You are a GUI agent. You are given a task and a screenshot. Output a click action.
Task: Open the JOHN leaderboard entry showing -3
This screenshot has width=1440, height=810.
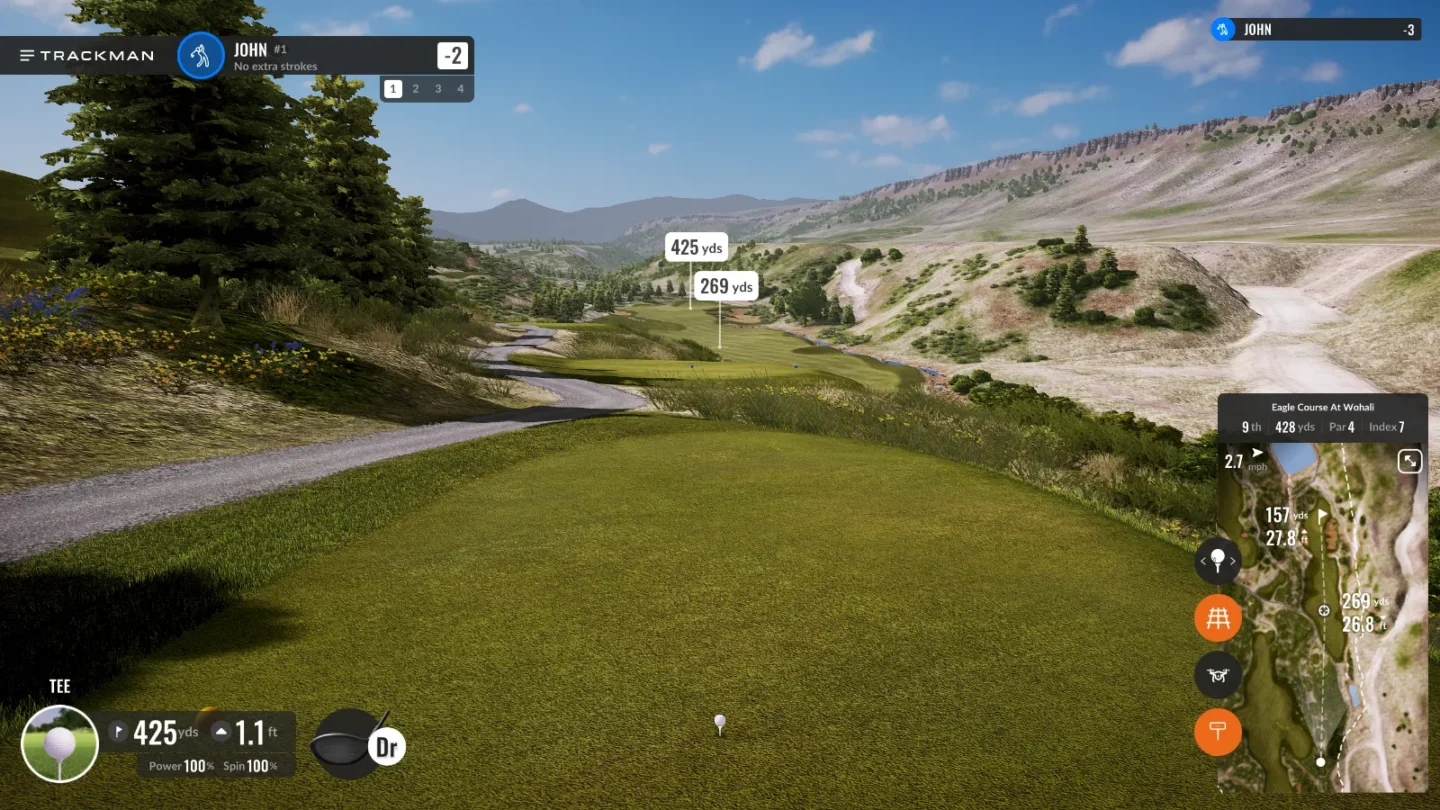tap(1315, 29)
